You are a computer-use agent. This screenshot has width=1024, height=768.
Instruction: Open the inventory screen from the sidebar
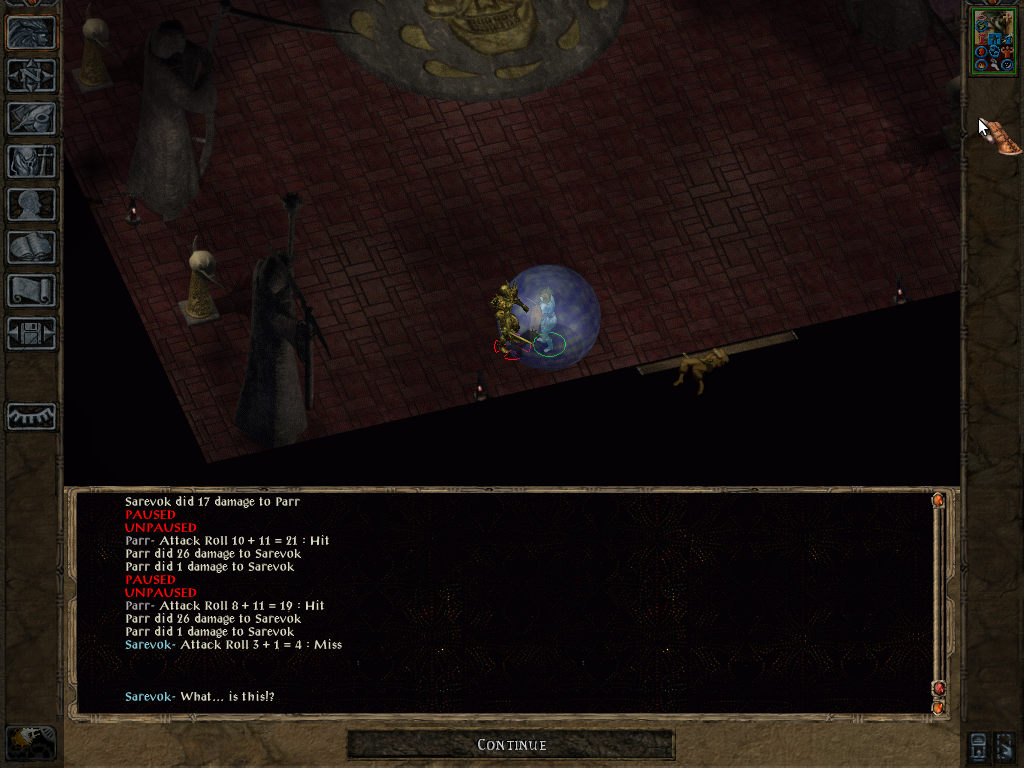[31, 162]
